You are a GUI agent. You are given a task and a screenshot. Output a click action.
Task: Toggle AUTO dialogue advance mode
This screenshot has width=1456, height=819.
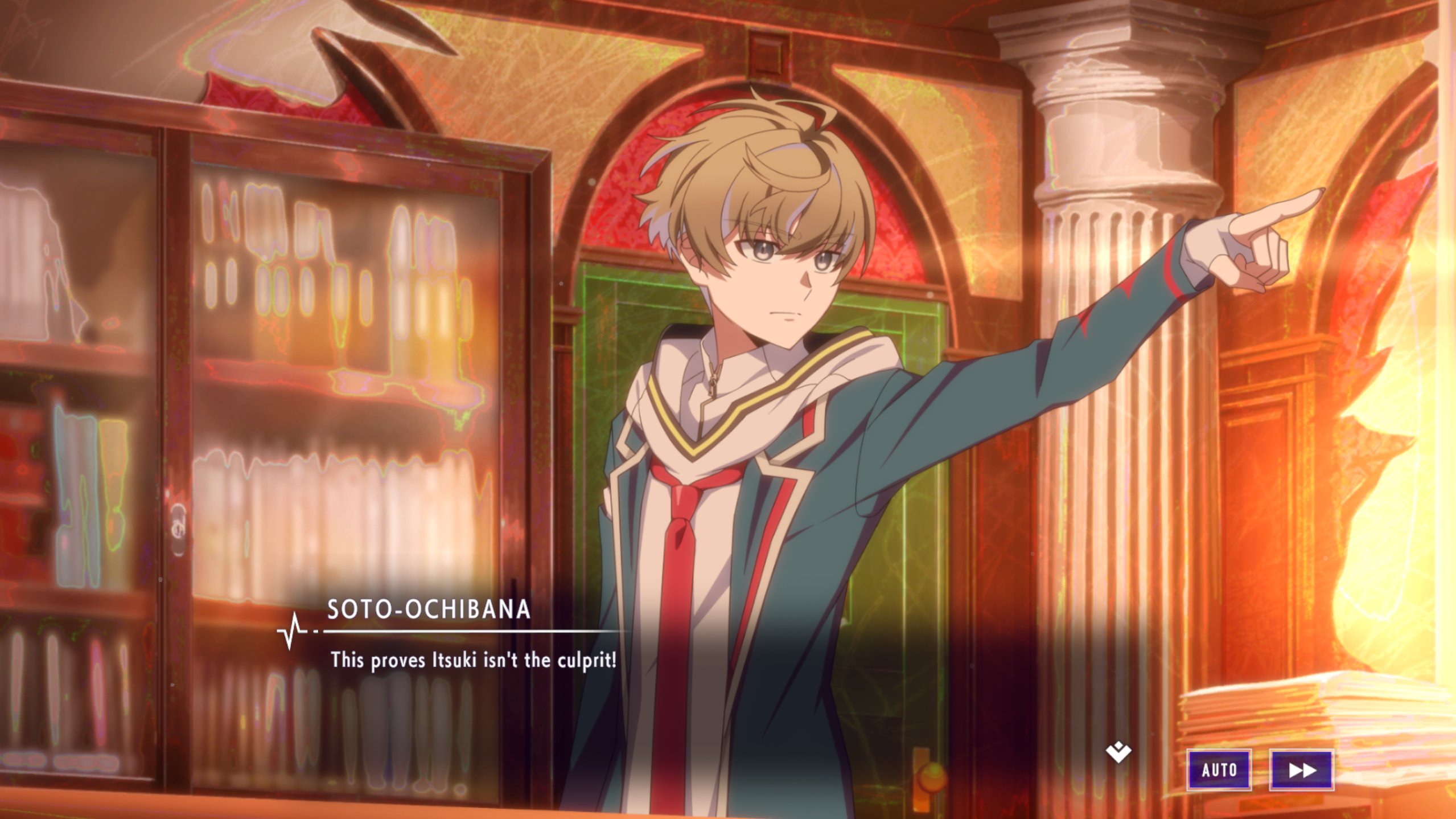click(1219, 770)
